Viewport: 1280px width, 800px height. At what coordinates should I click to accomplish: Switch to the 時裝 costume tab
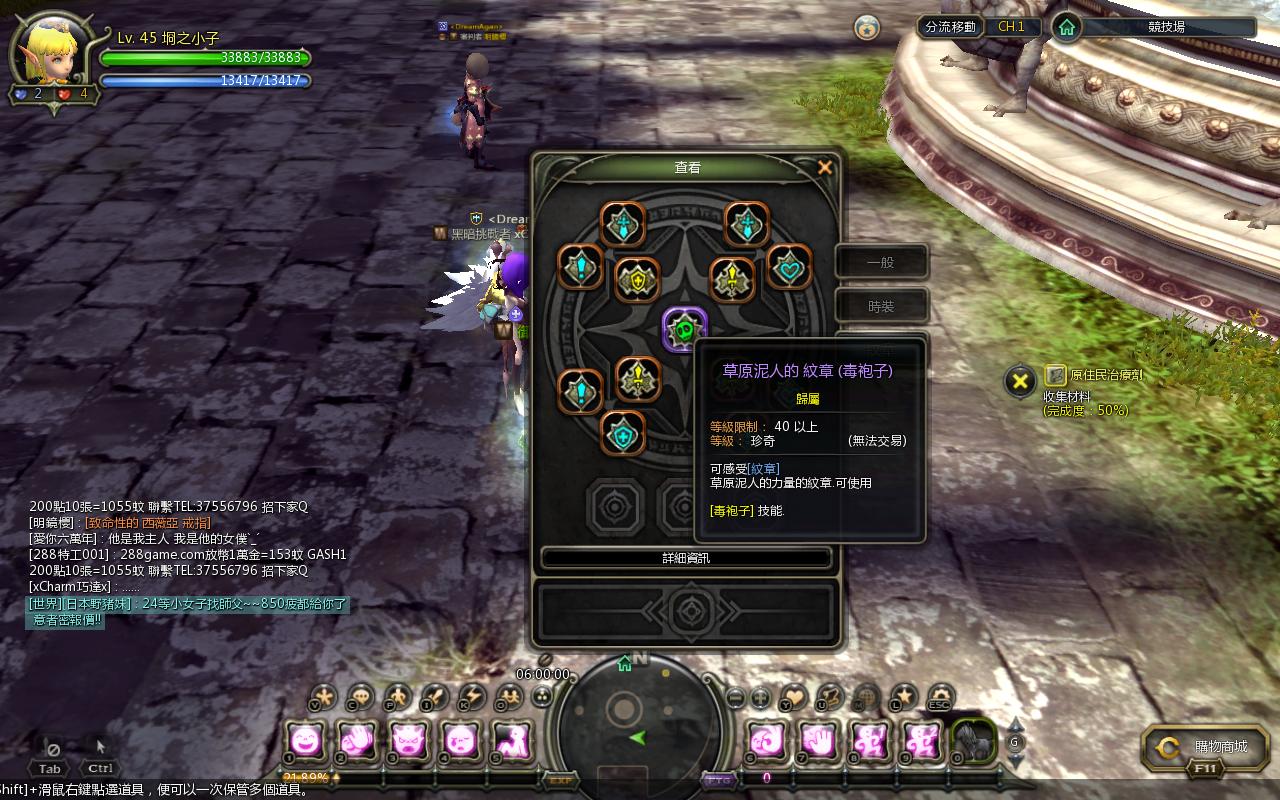coord(881,307)
